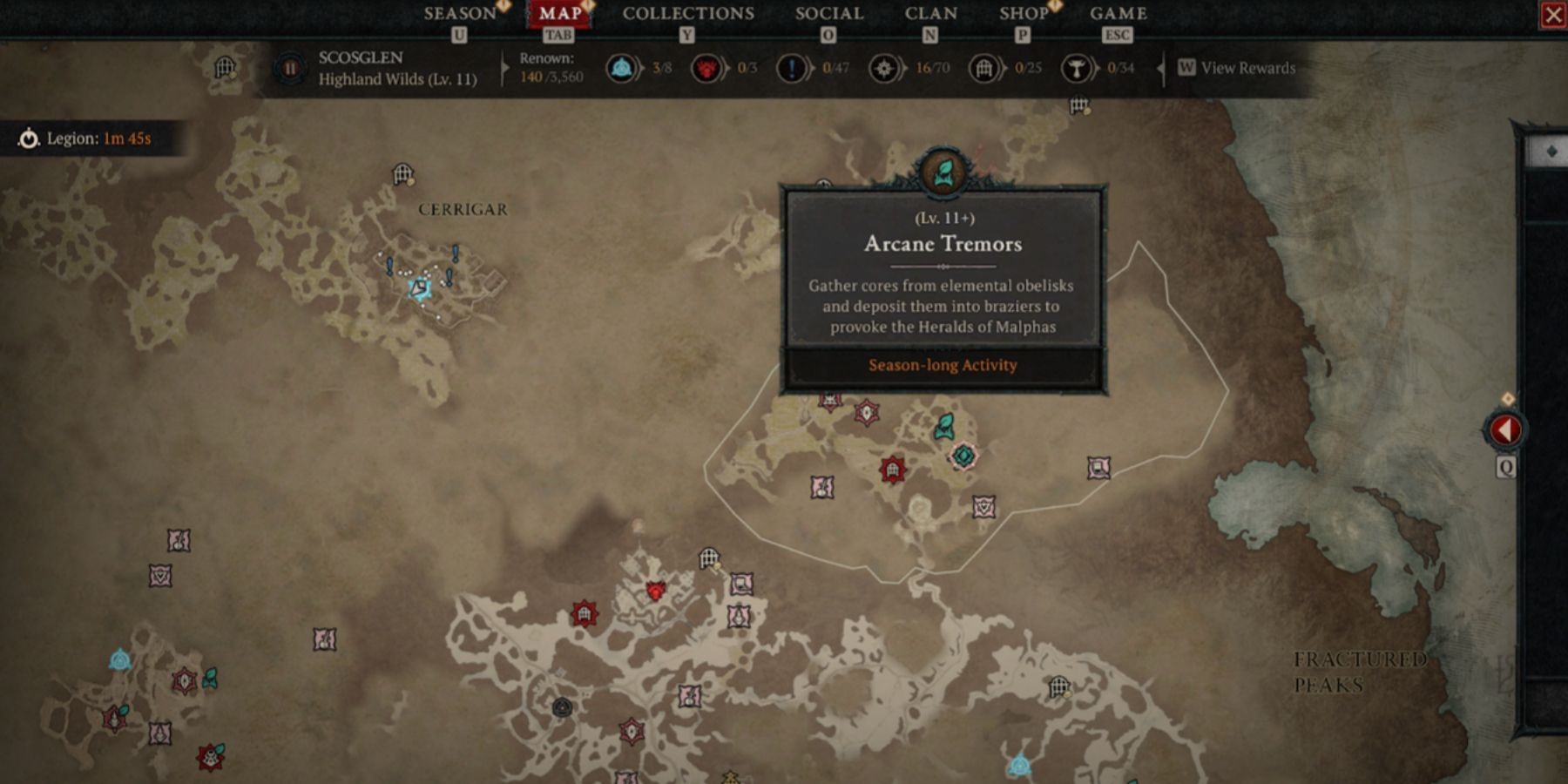
Task: Expand the arrow beside the Renown total
Action: click(x=504, y=67)
